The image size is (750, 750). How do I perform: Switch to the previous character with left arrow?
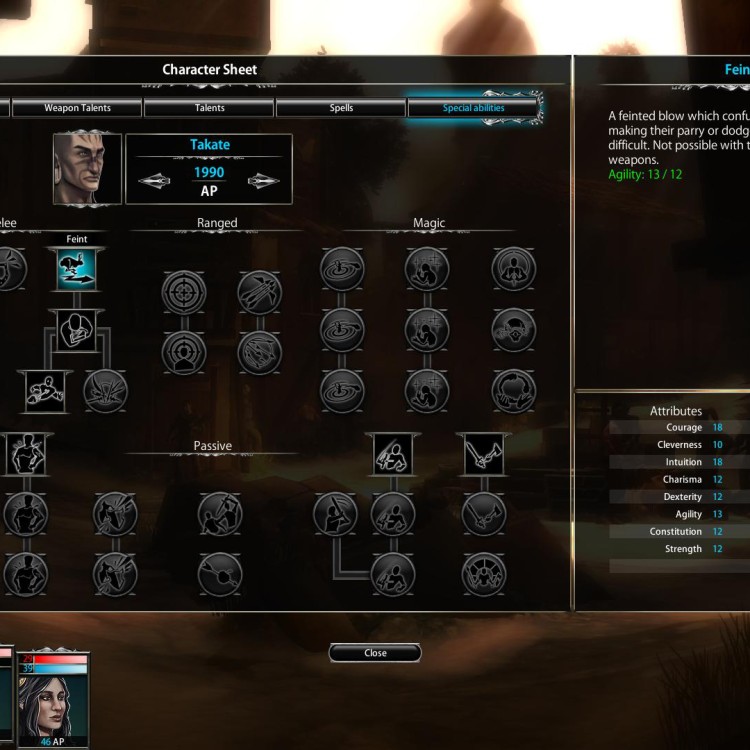click(154, 181)
